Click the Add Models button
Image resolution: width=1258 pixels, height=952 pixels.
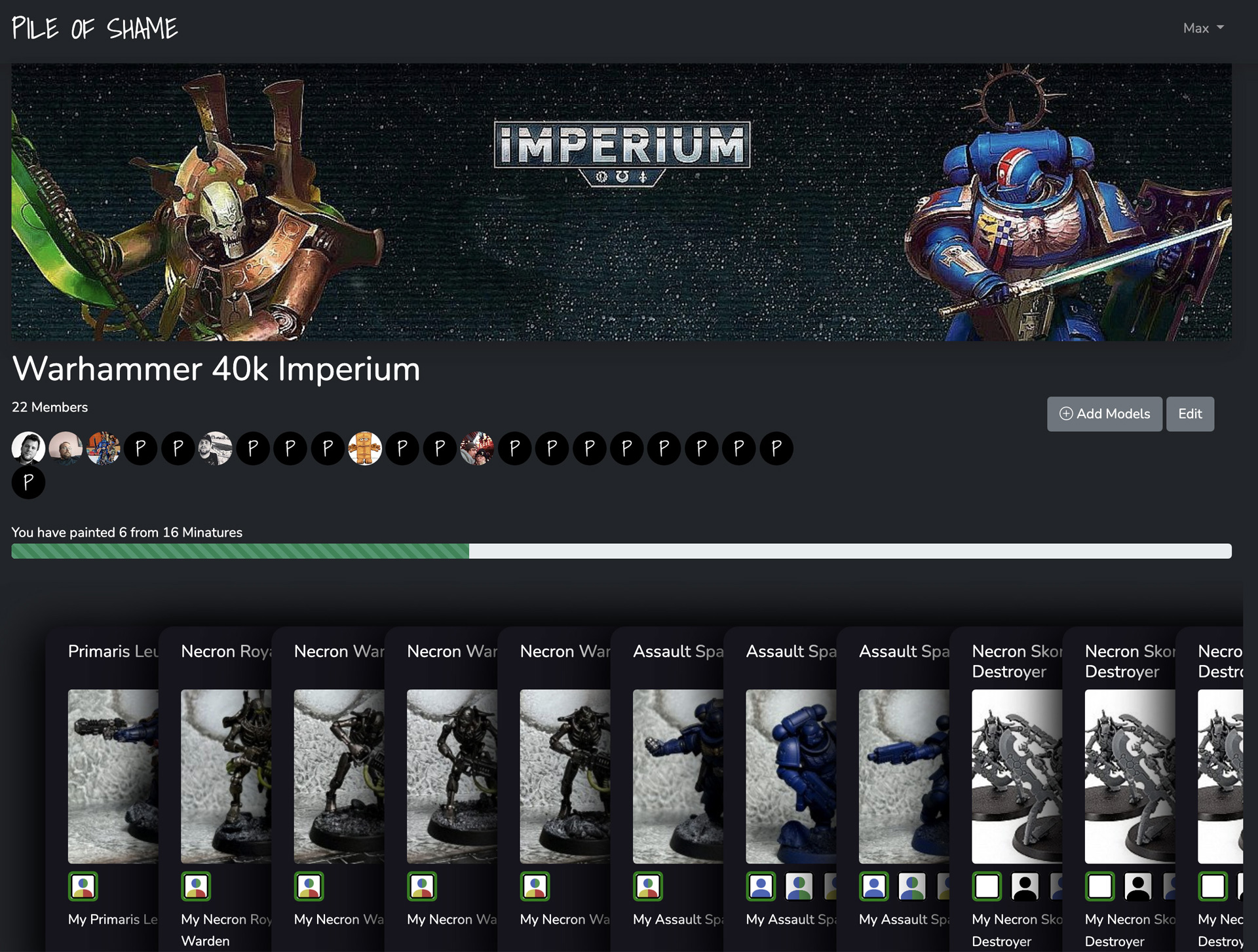pos(1104,414)
